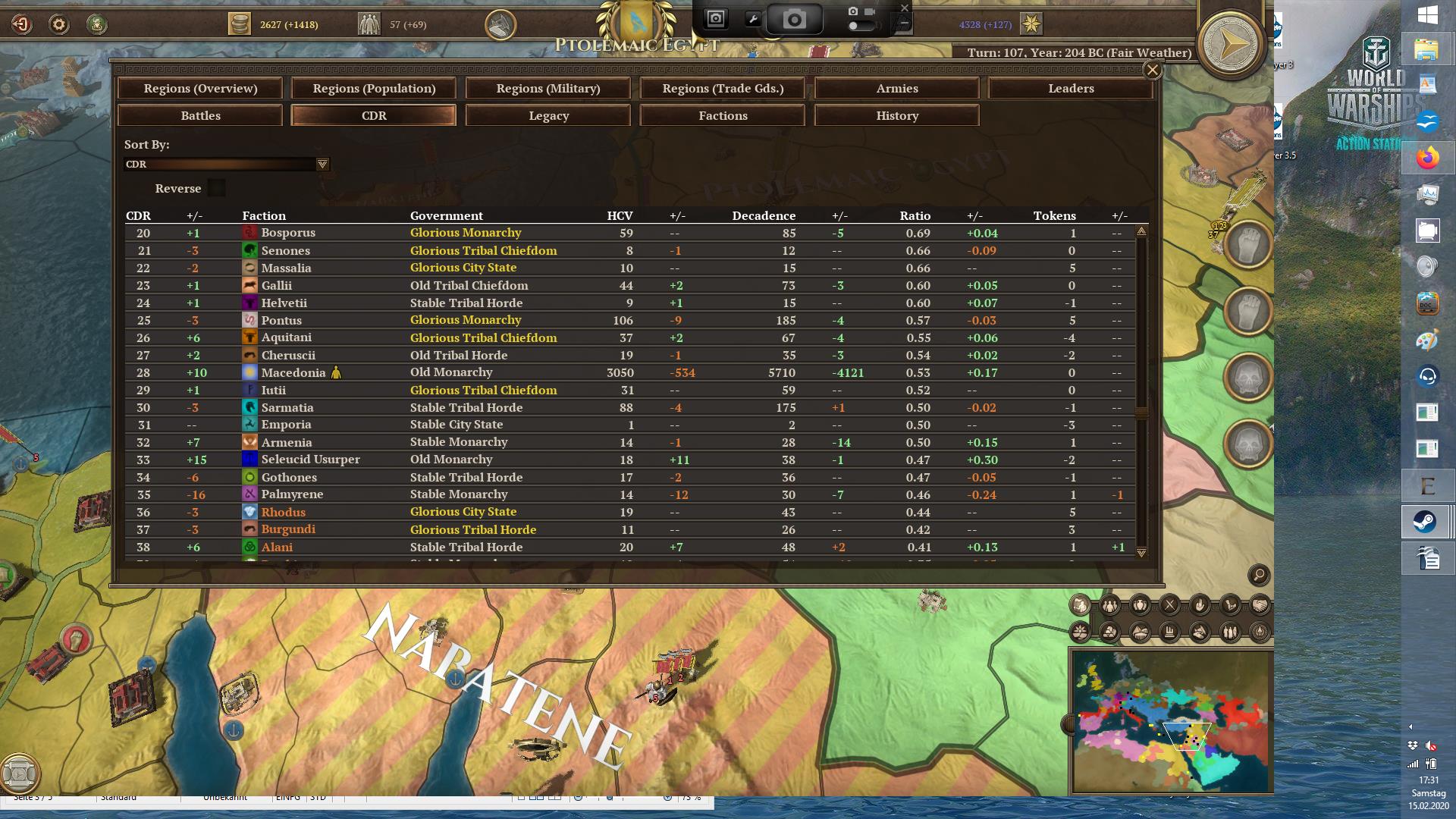Open trade goods via the amphora icon

(x=1139, y=605)
